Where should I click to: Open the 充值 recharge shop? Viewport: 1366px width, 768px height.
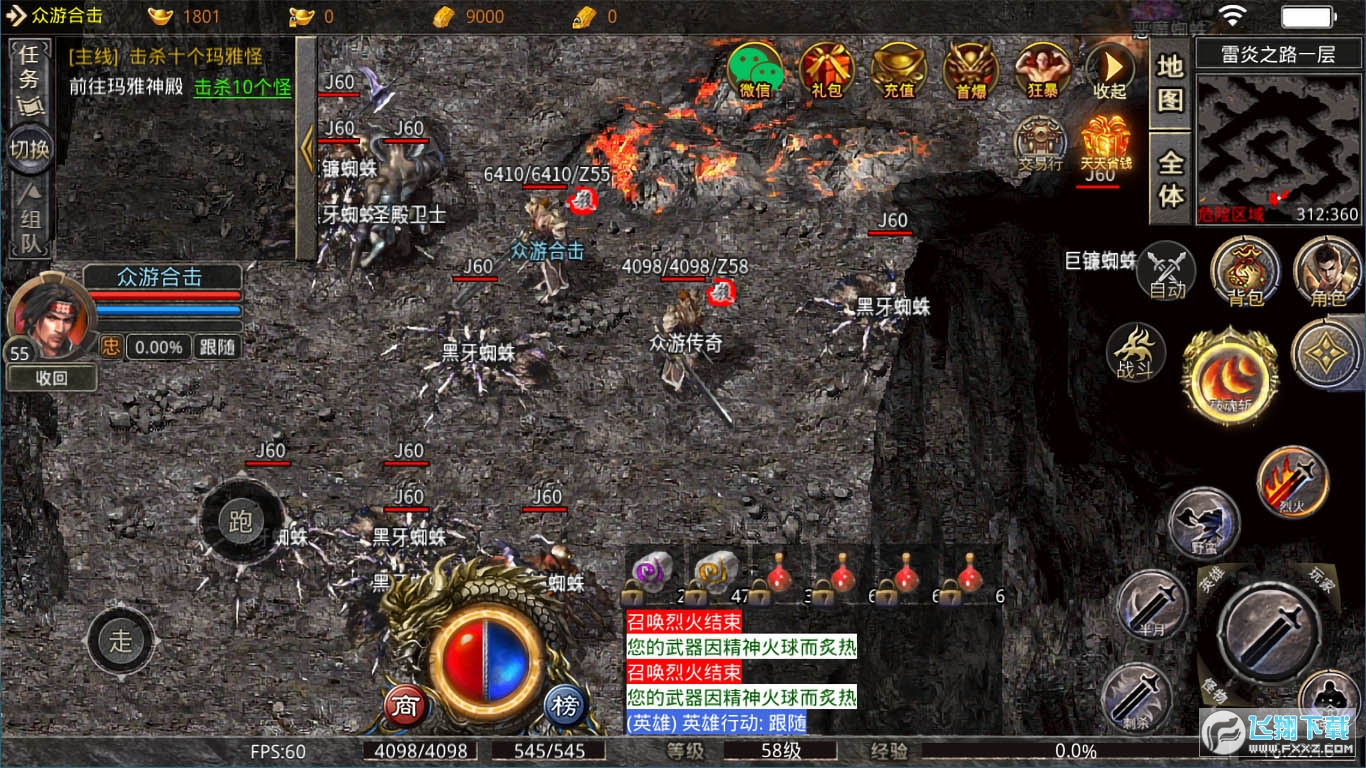[898, 70]
